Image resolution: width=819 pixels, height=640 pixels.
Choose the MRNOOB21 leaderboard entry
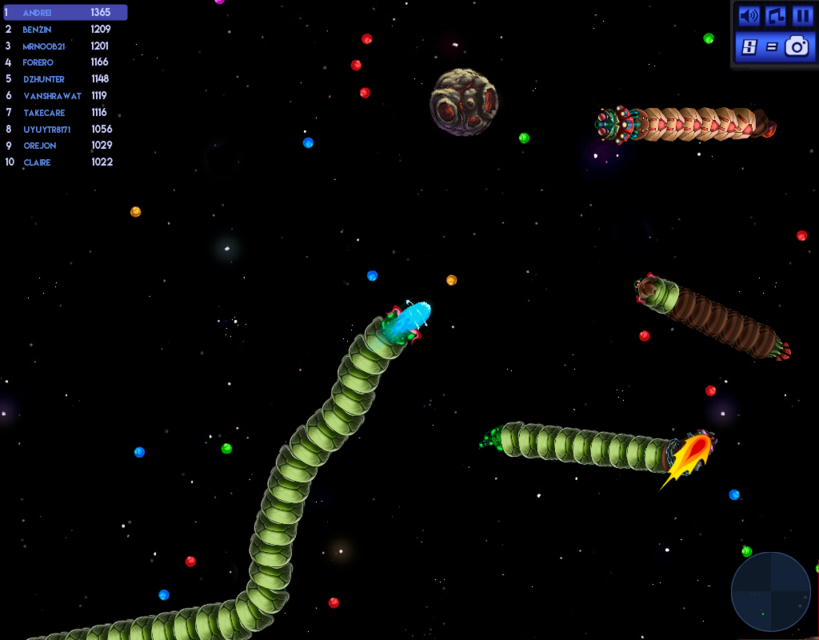(x=65, y=46)
